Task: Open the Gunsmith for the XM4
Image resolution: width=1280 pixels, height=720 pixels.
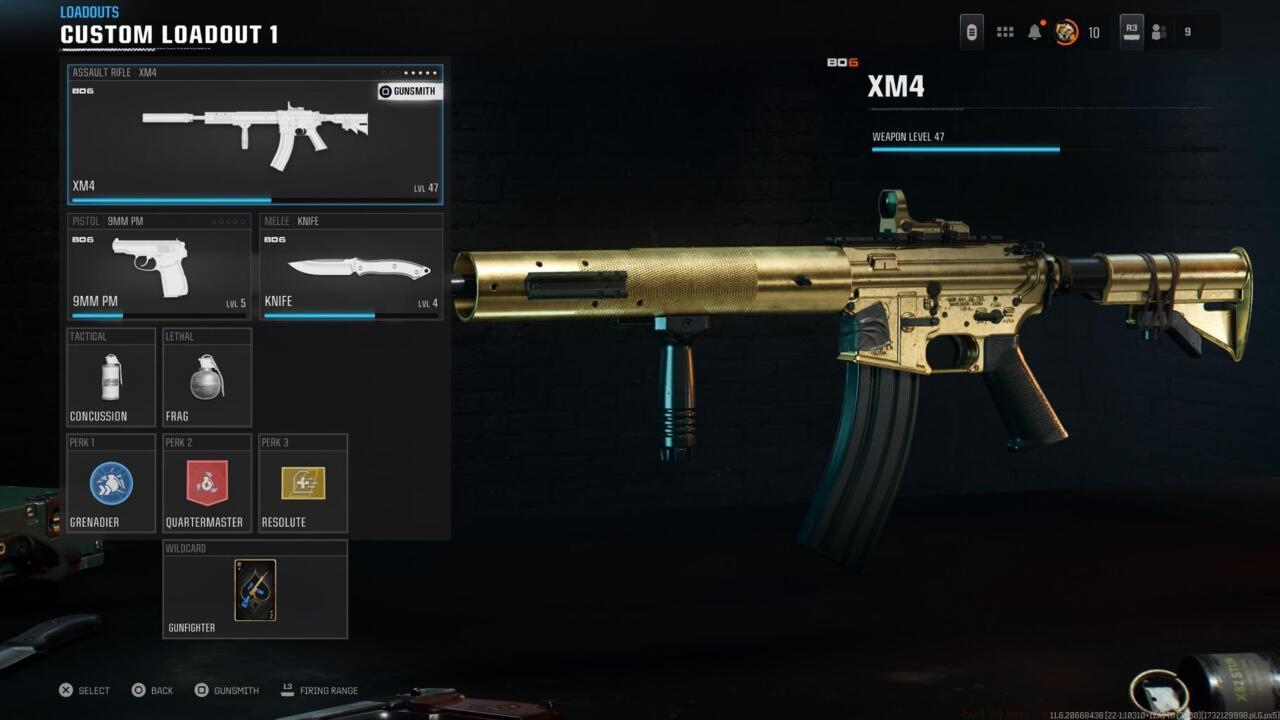Action: point(409,91)
